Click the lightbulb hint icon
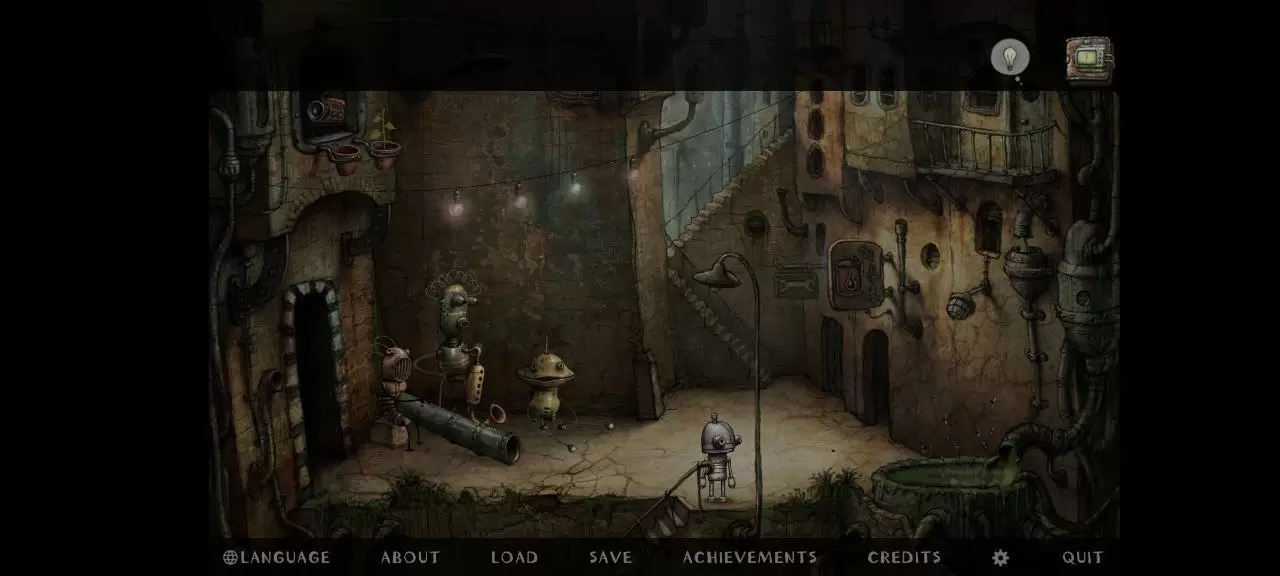The height and width of the screenshot is (576, 1280). [x=1010, y=57]
